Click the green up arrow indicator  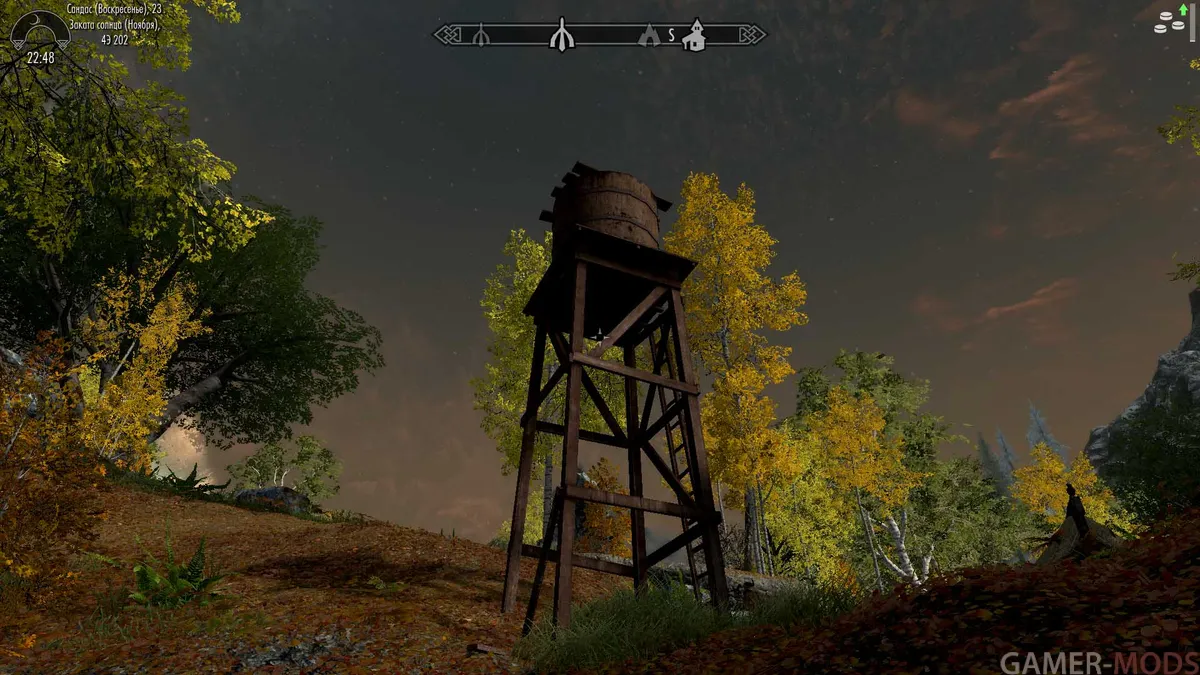coord(1184,9)
